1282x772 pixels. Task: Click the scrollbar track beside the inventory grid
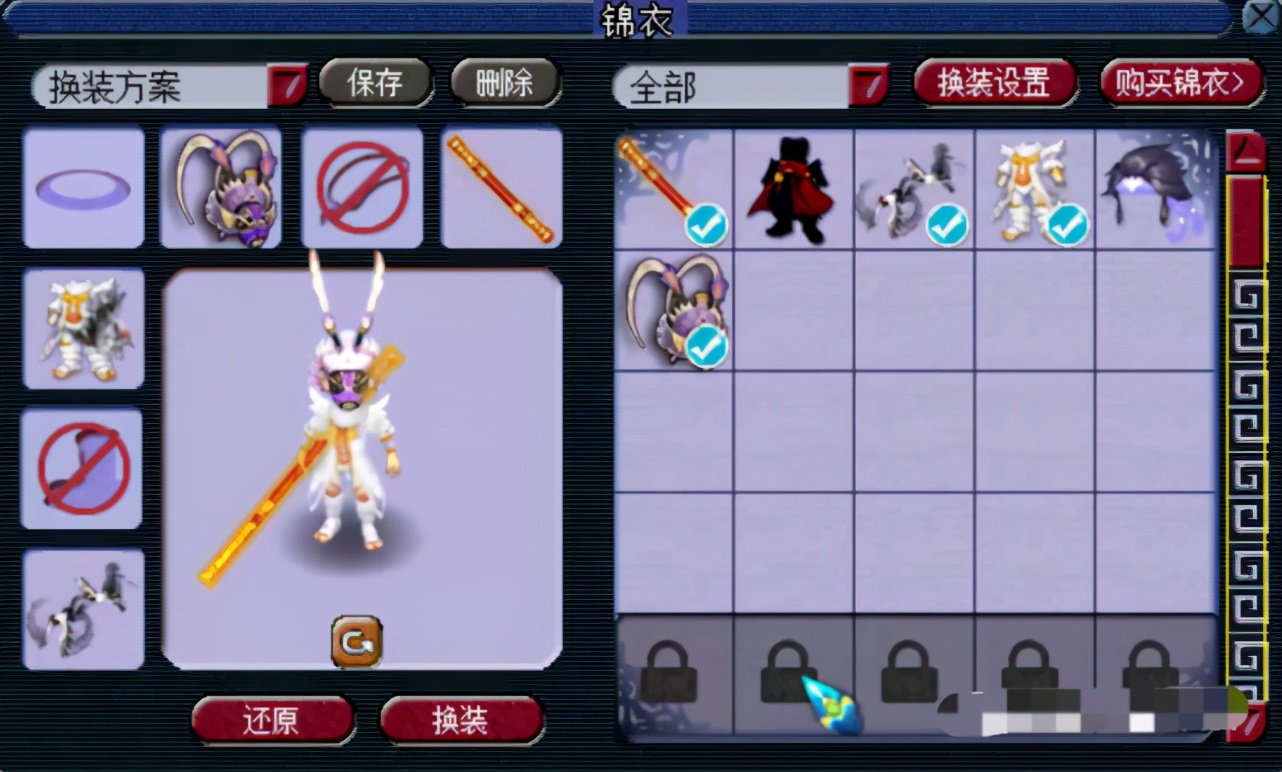click(x=1247, y=450)
